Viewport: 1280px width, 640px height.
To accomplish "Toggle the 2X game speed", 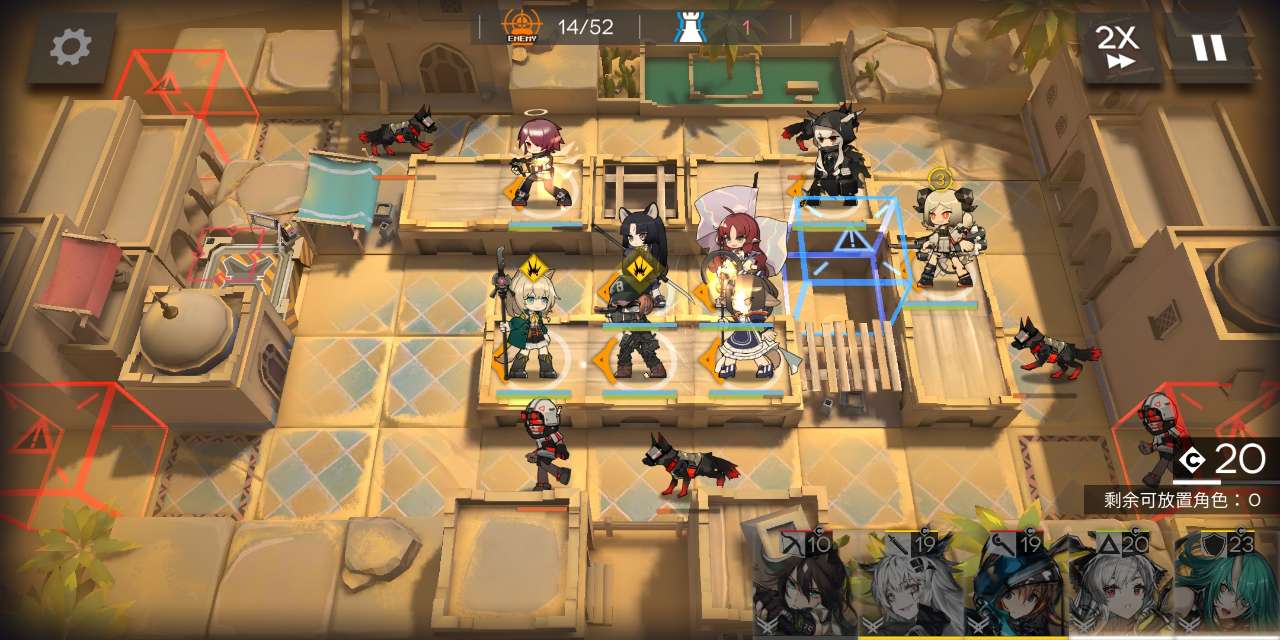I will click(1118, 46).
